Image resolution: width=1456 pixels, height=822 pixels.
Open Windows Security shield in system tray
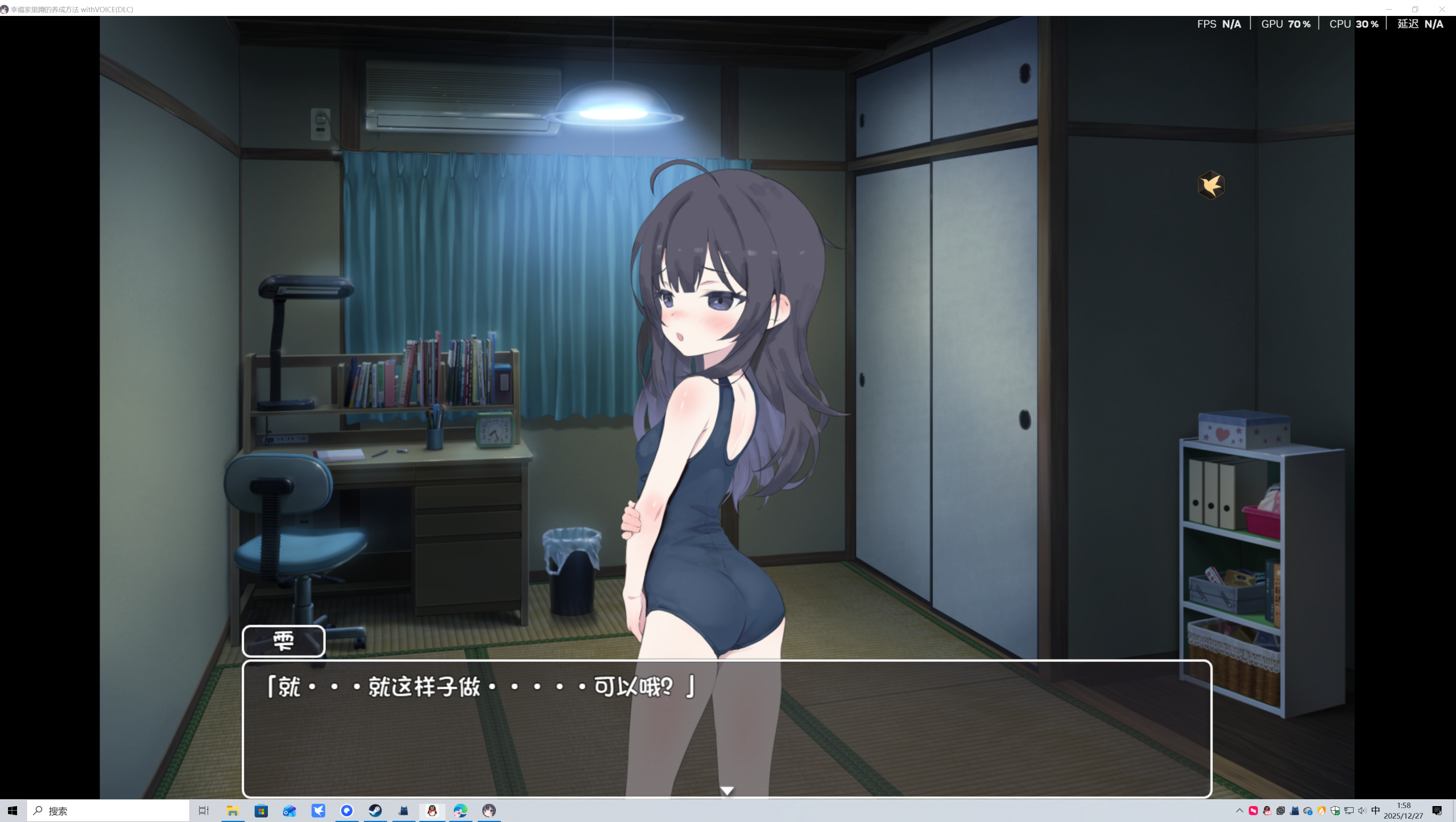click(1336, 811)
